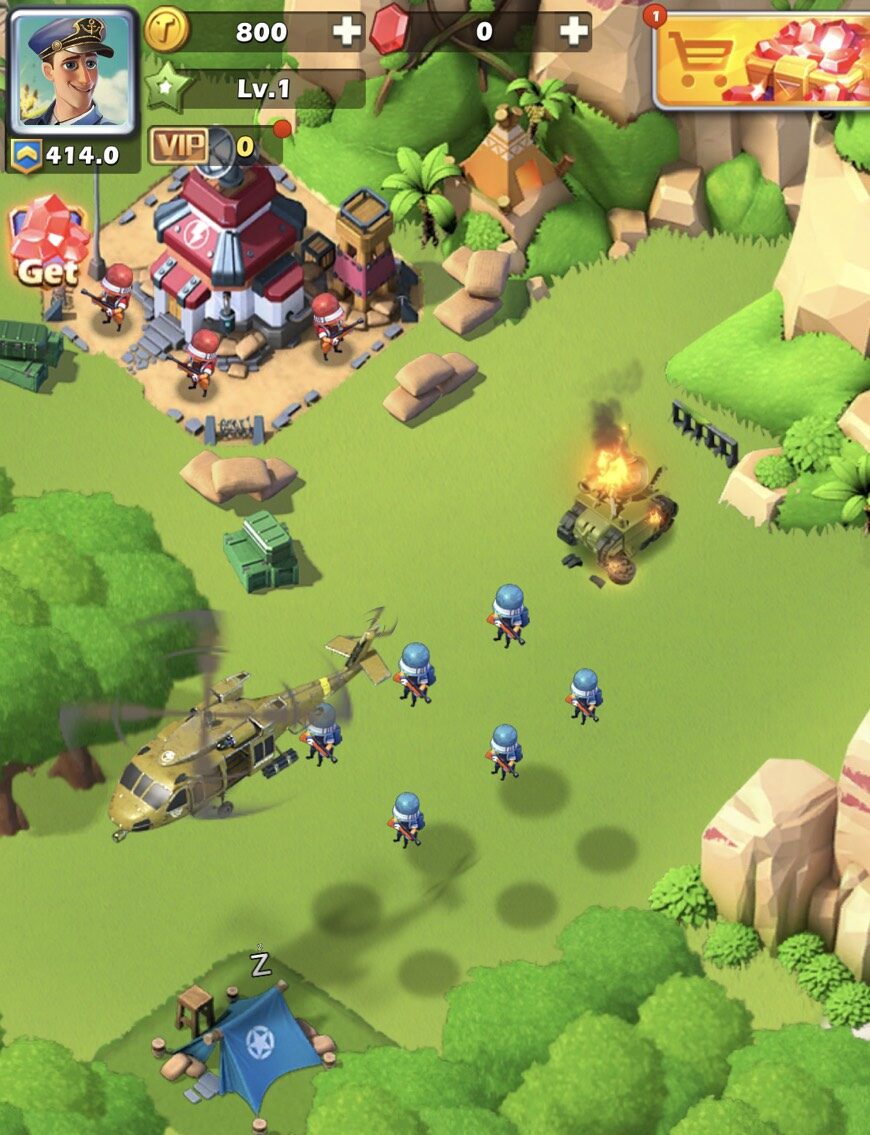This screenshot has height=1135, width=870.
Task: Open the gem shop cart banner
Action: pyautogui.click(x=762, y=60)
